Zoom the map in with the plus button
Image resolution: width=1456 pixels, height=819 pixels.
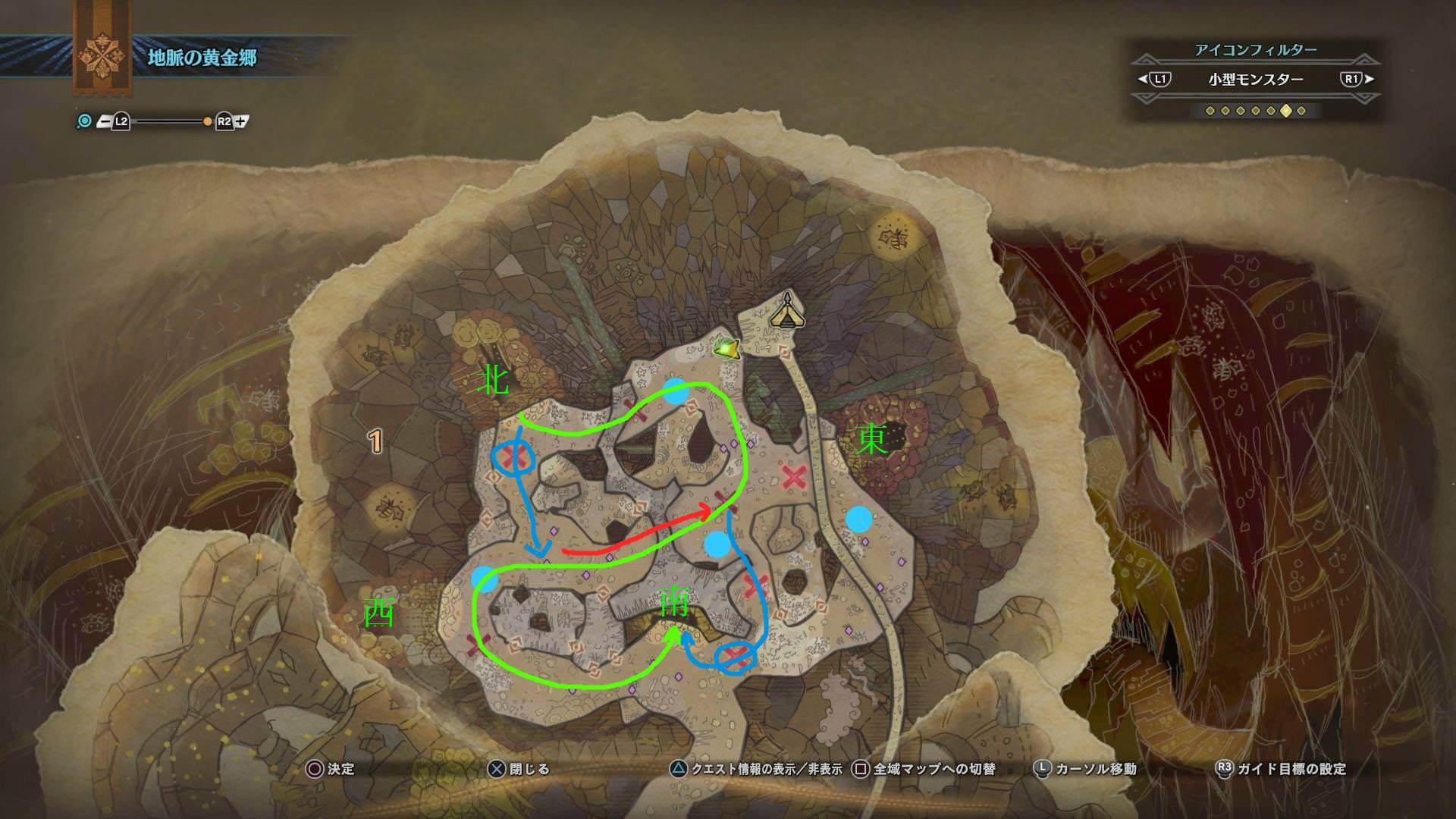241,121
